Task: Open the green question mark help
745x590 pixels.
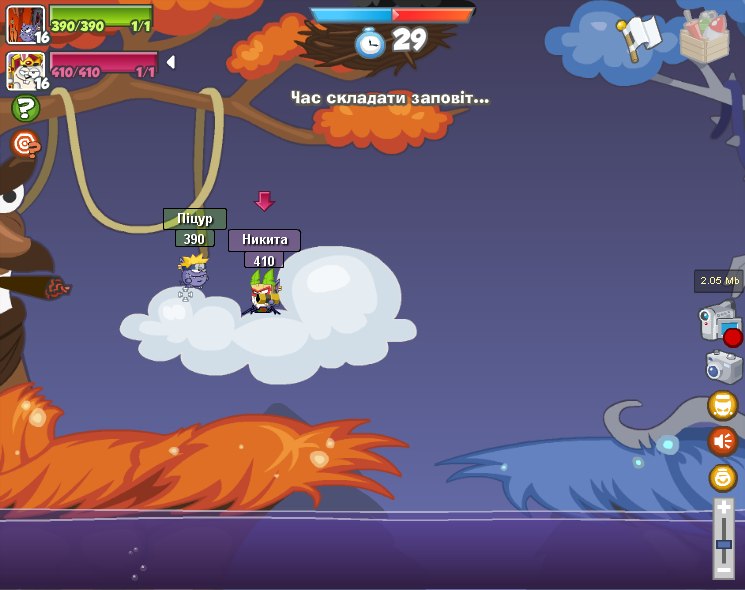Action: coord(25,109)
